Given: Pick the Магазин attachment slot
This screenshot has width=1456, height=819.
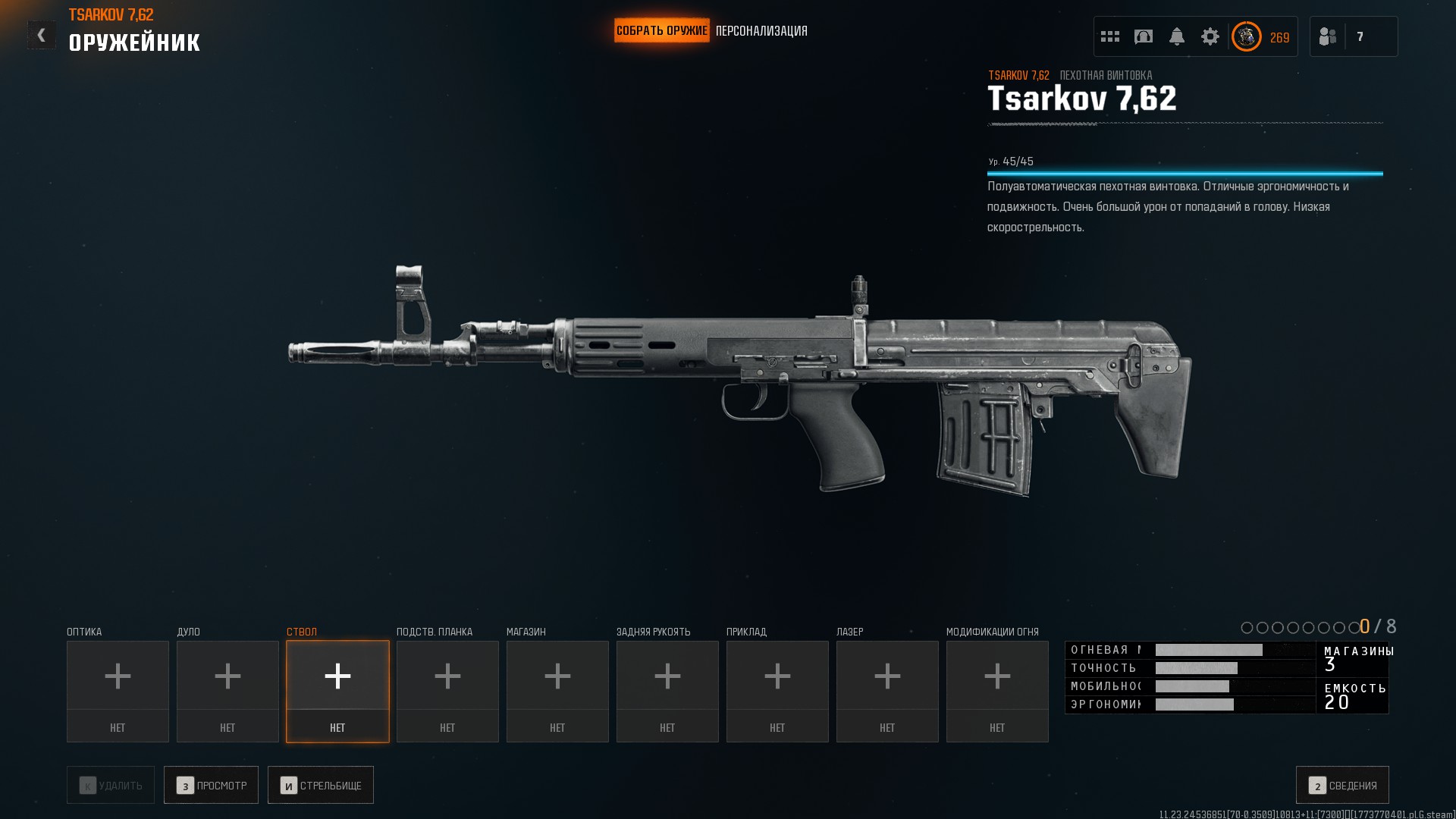Looking at the screenshot, I should [557, 691].
